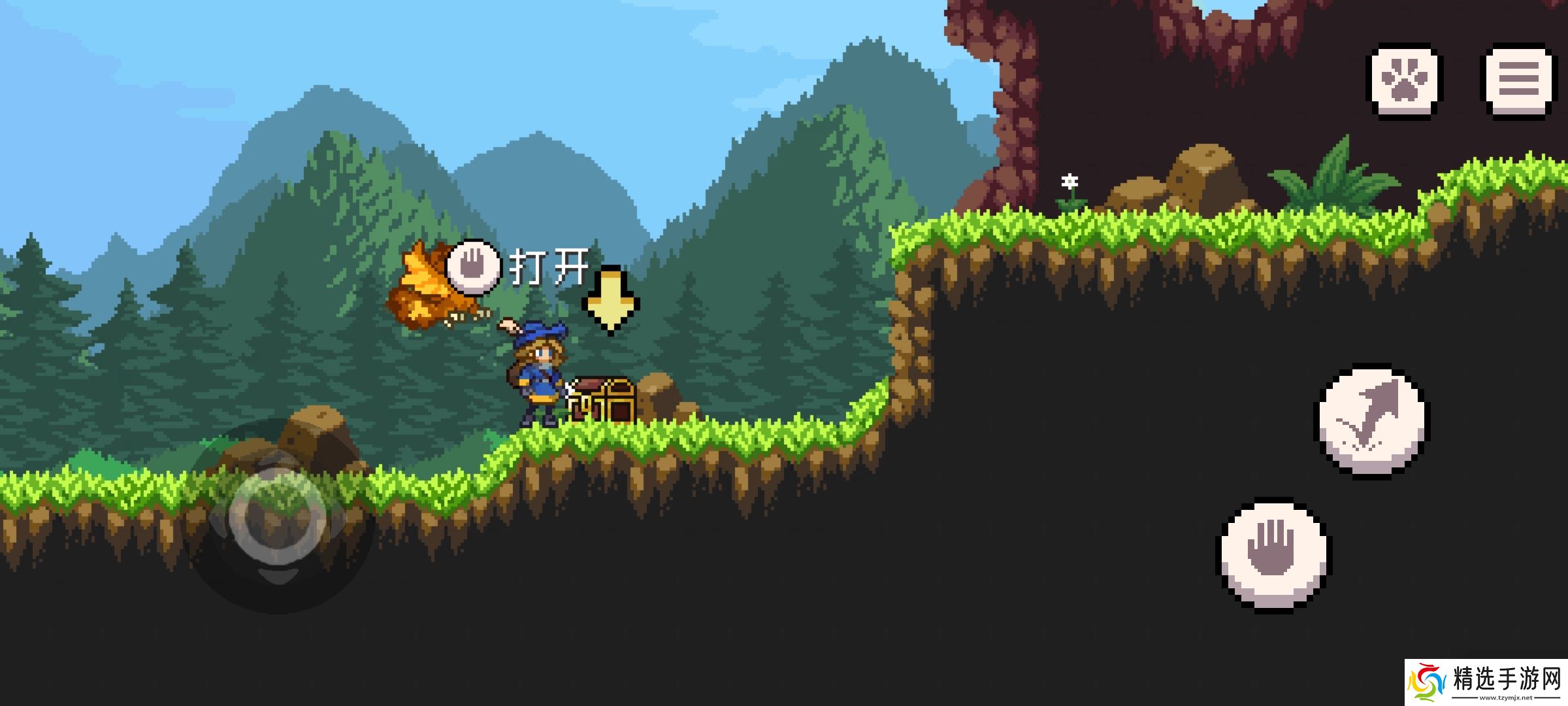Viewport: 1568px width, 706px height.
Task: Open the paw print pet menu
Action: click(1405, 81)
